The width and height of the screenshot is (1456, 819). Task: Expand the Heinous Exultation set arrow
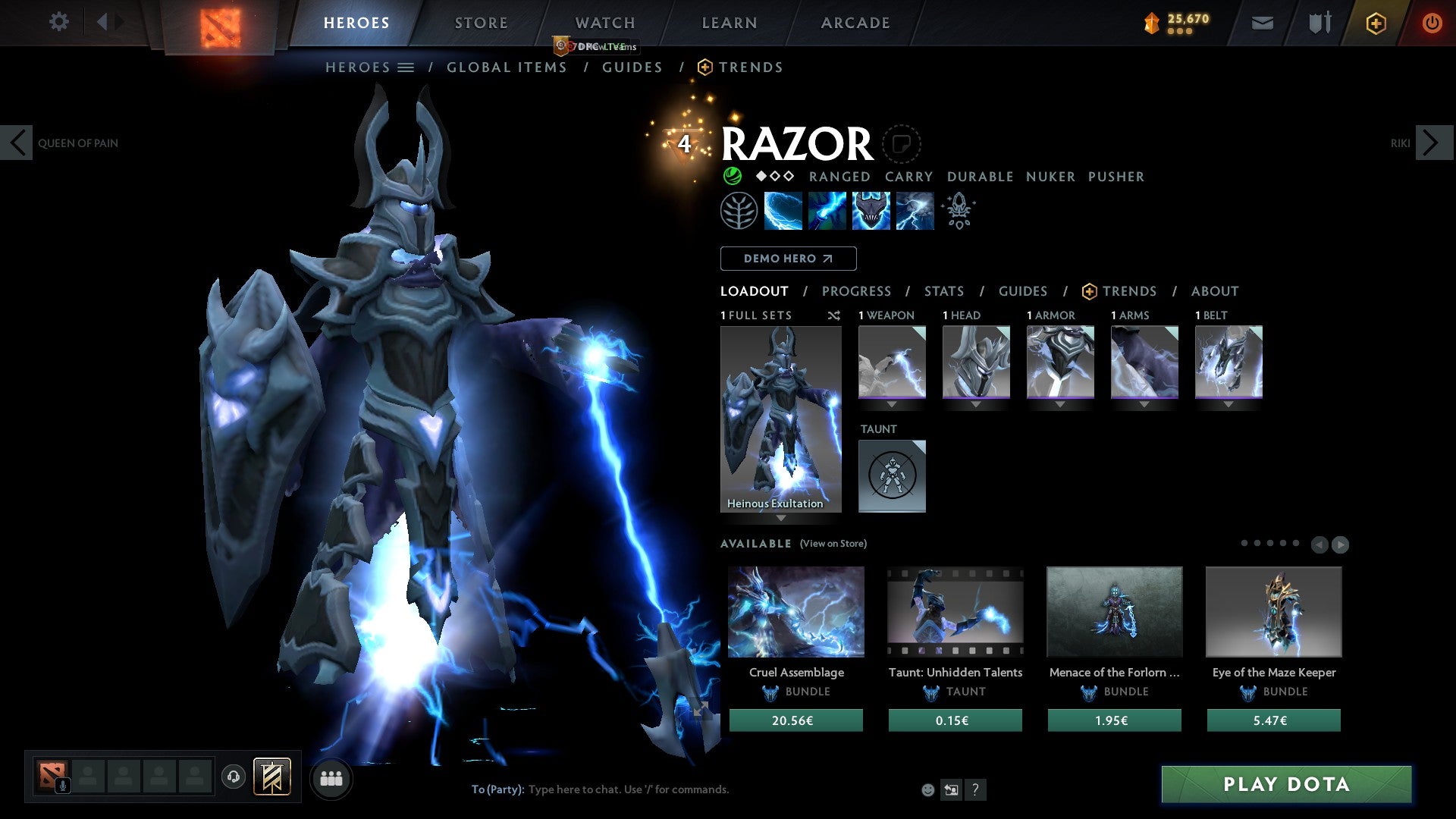[780, 519]
